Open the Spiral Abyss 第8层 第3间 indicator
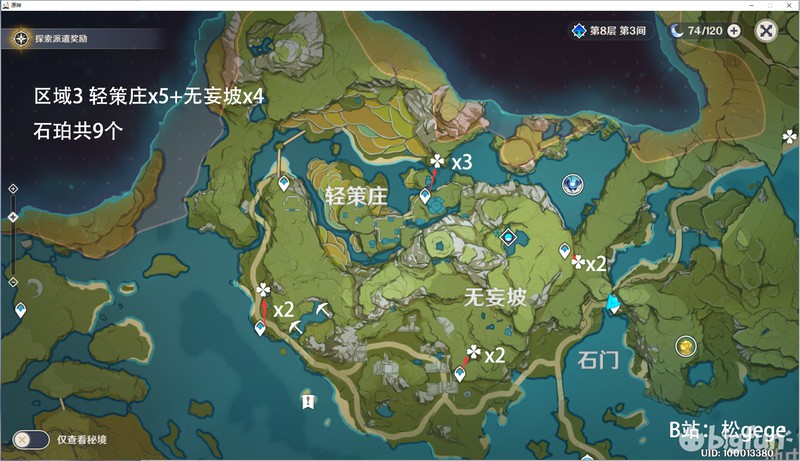The image size is (800, 461). pyautogui.click(x=610, y=31)
